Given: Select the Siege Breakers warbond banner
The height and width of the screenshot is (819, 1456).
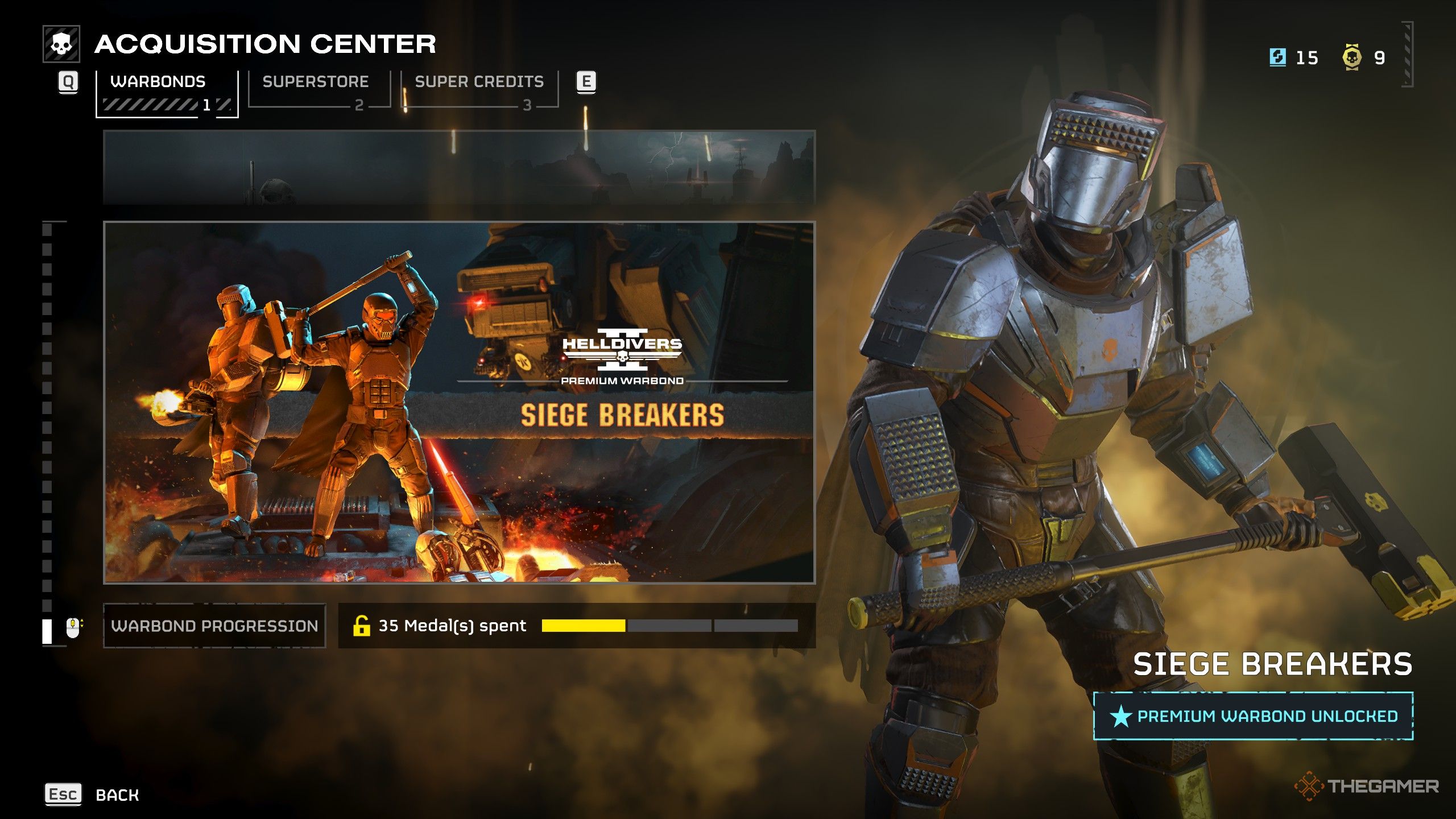Looking at the screenshot, I should 459,402.
